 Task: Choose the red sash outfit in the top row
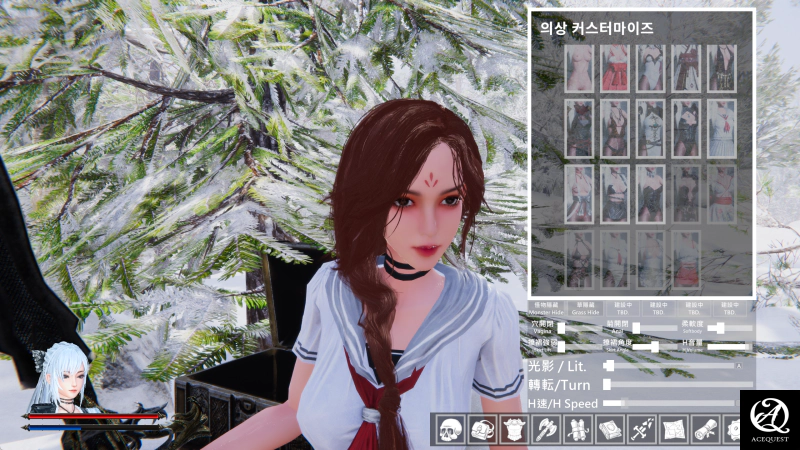coord(613,68)
